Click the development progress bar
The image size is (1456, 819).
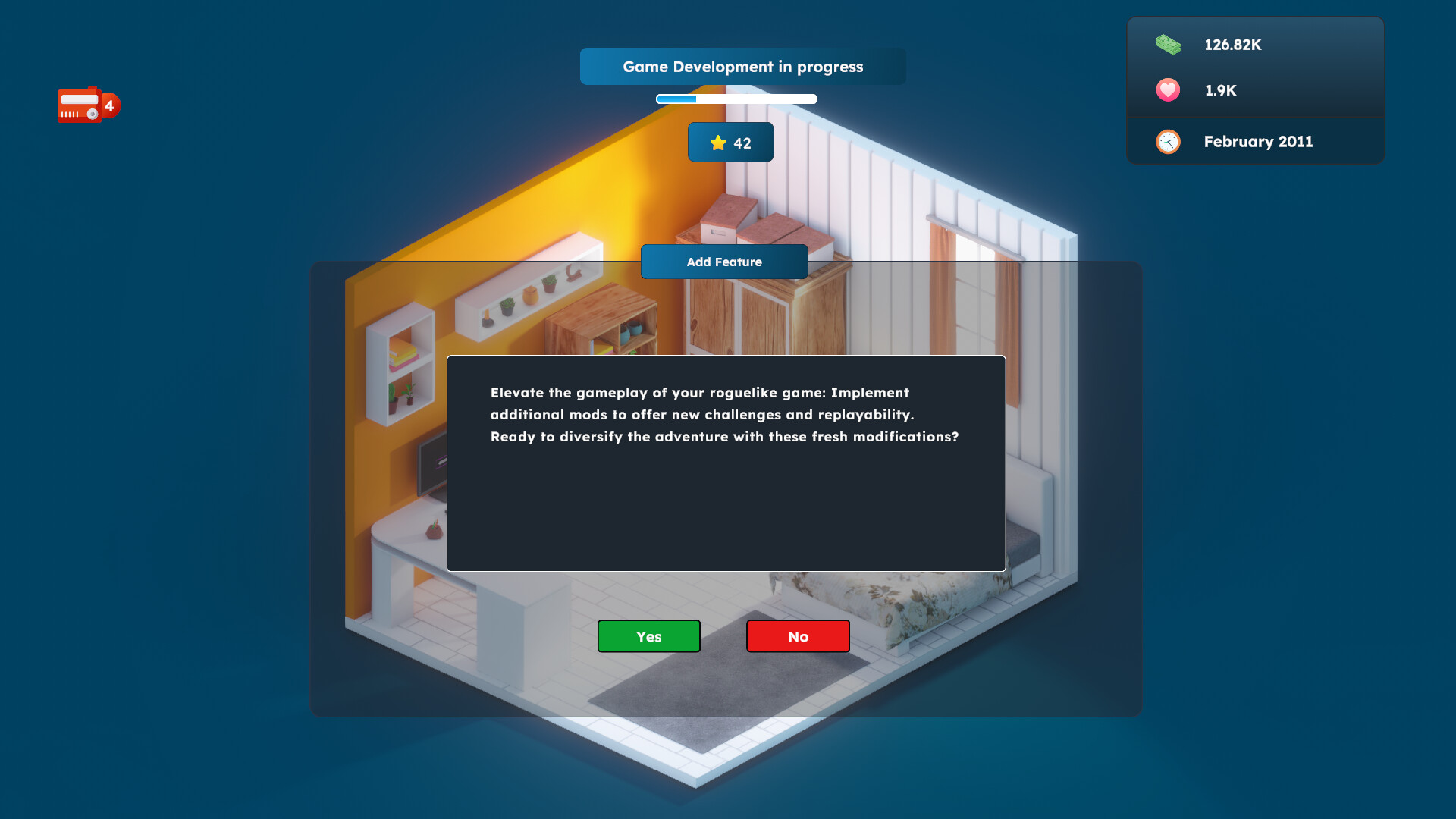tap(736, 99)
